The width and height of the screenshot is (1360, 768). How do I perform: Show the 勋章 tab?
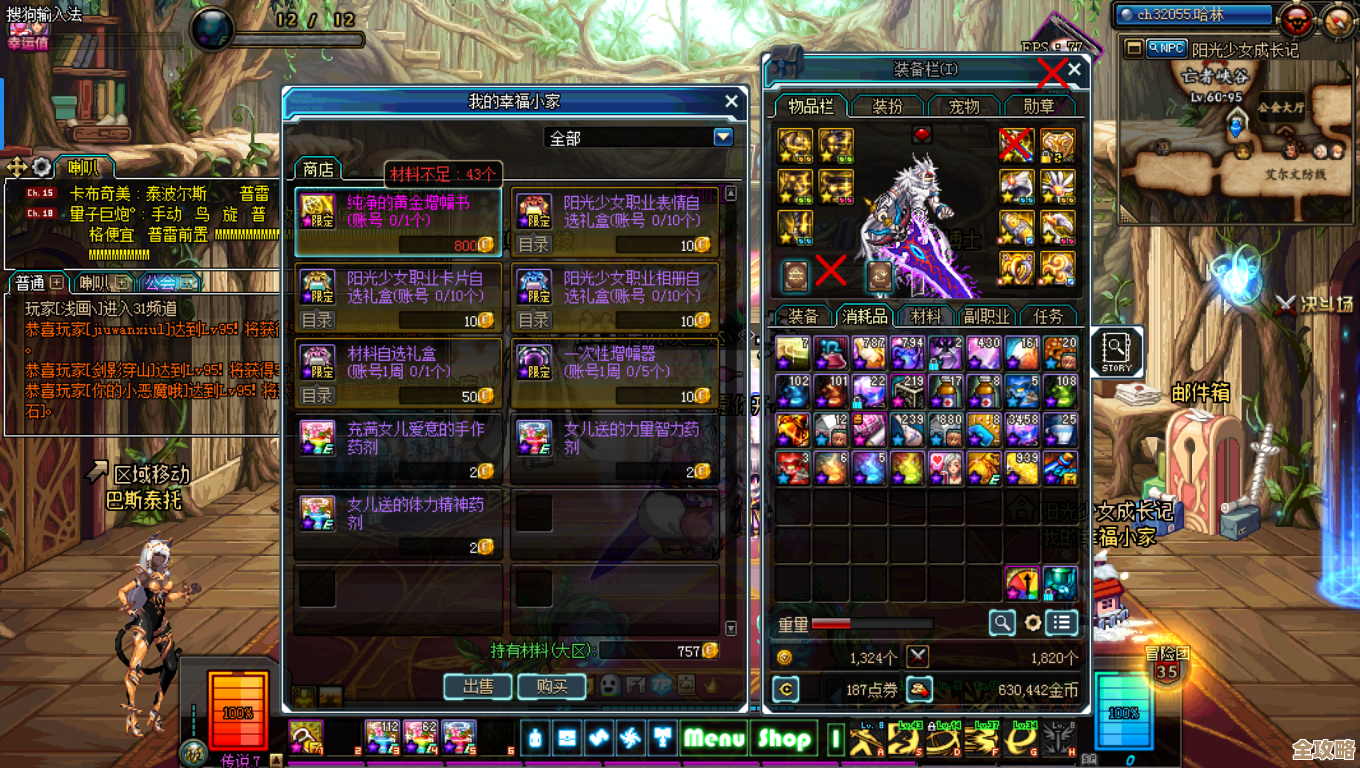[1038, 106]
